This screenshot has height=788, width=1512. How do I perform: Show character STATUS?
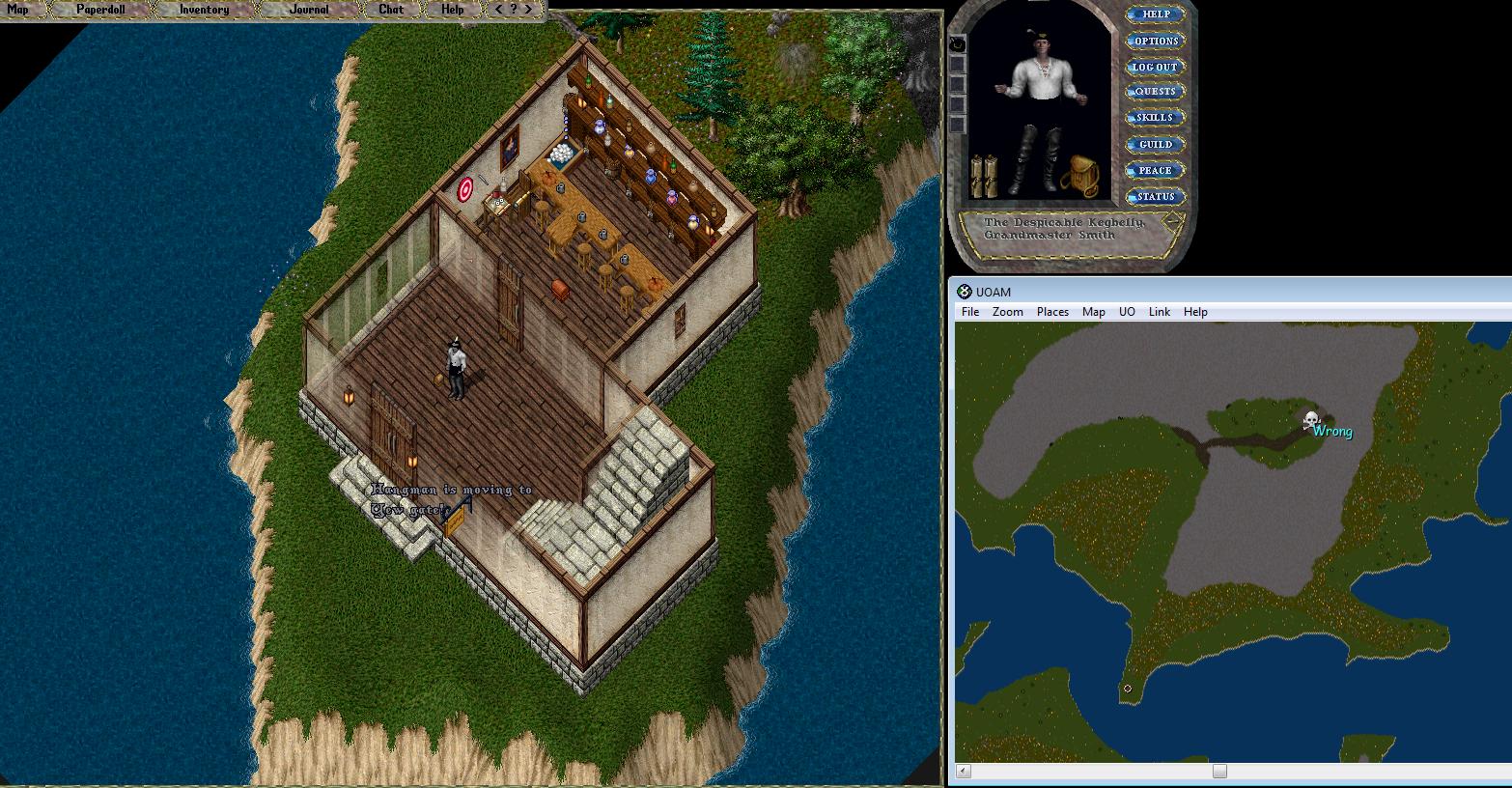(1155, 196)
